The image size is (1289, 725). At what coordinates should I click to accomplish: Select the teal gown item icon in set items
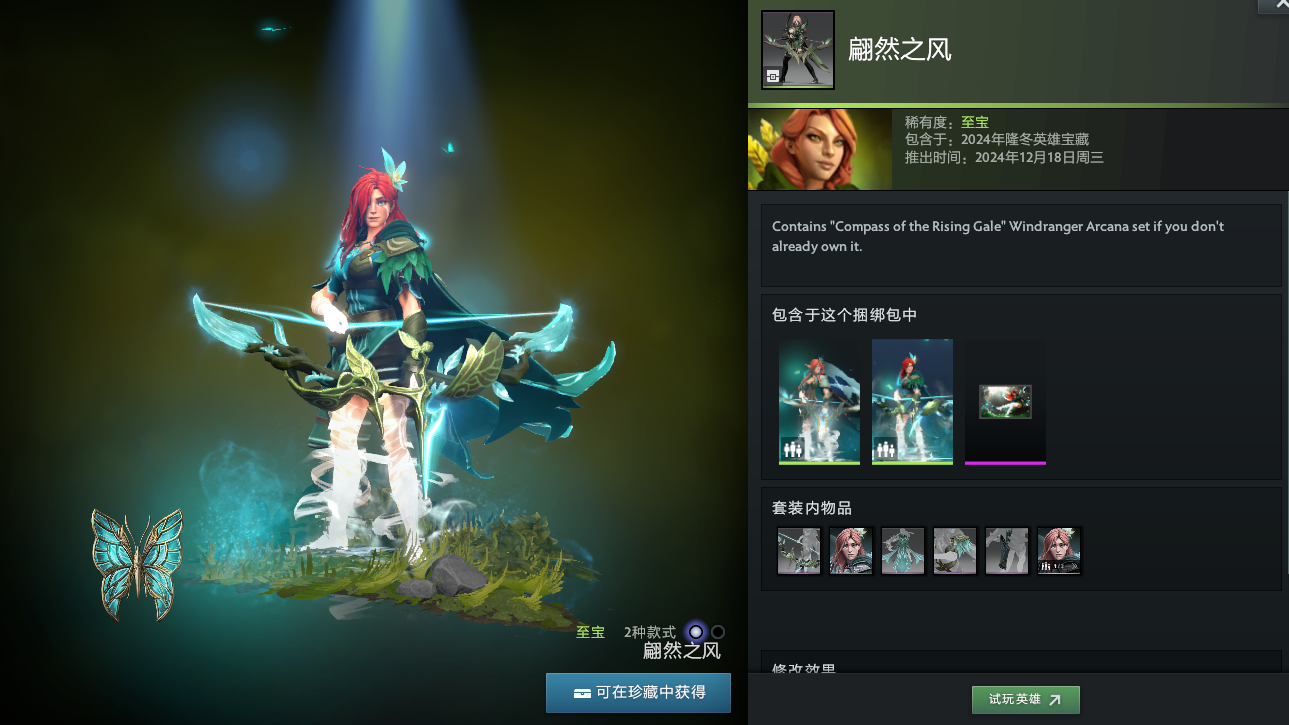click(x=903, y=551)
